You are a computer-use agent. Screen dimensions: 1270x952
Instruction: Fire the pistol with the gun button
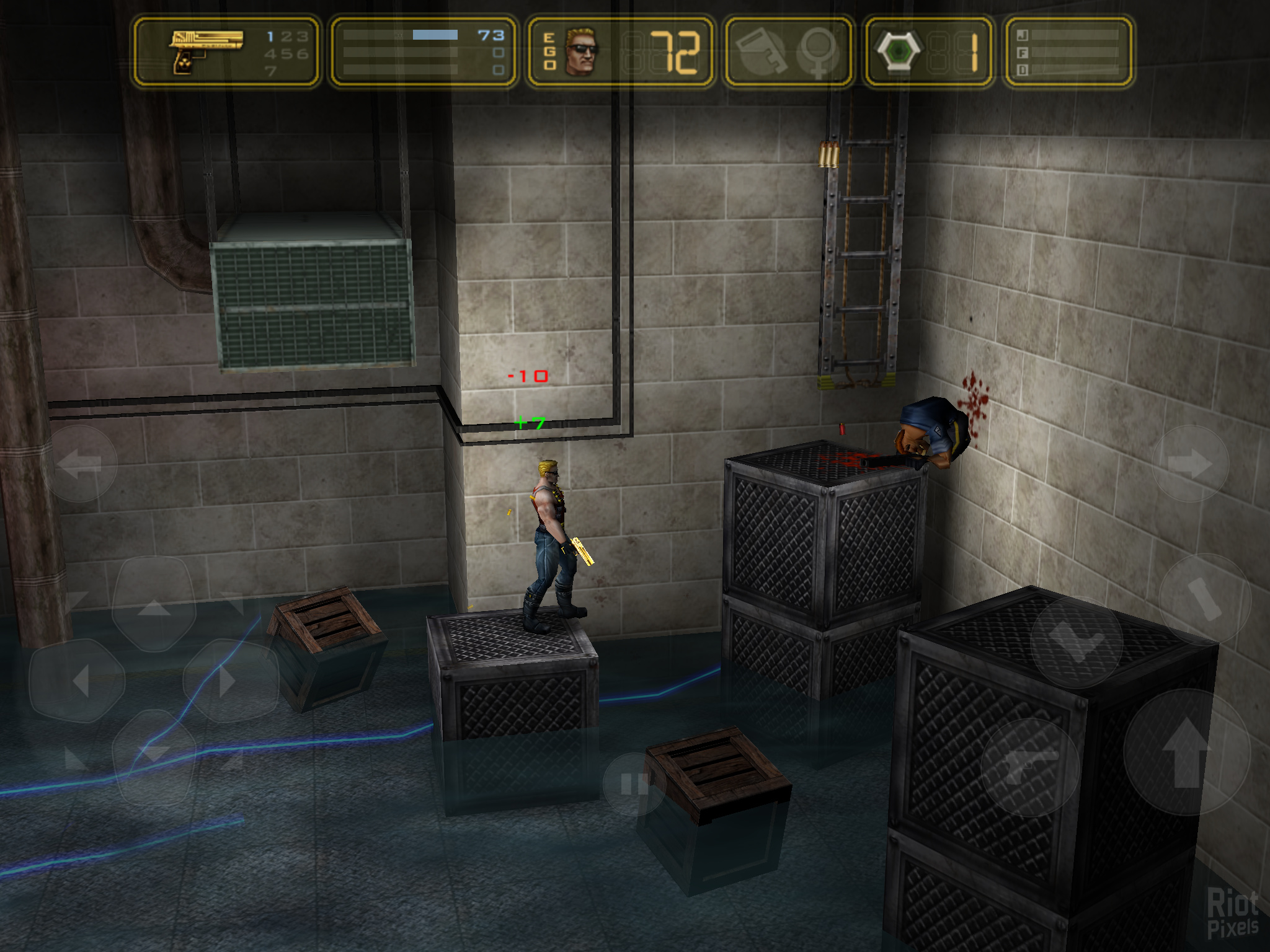click(1030, 768)
